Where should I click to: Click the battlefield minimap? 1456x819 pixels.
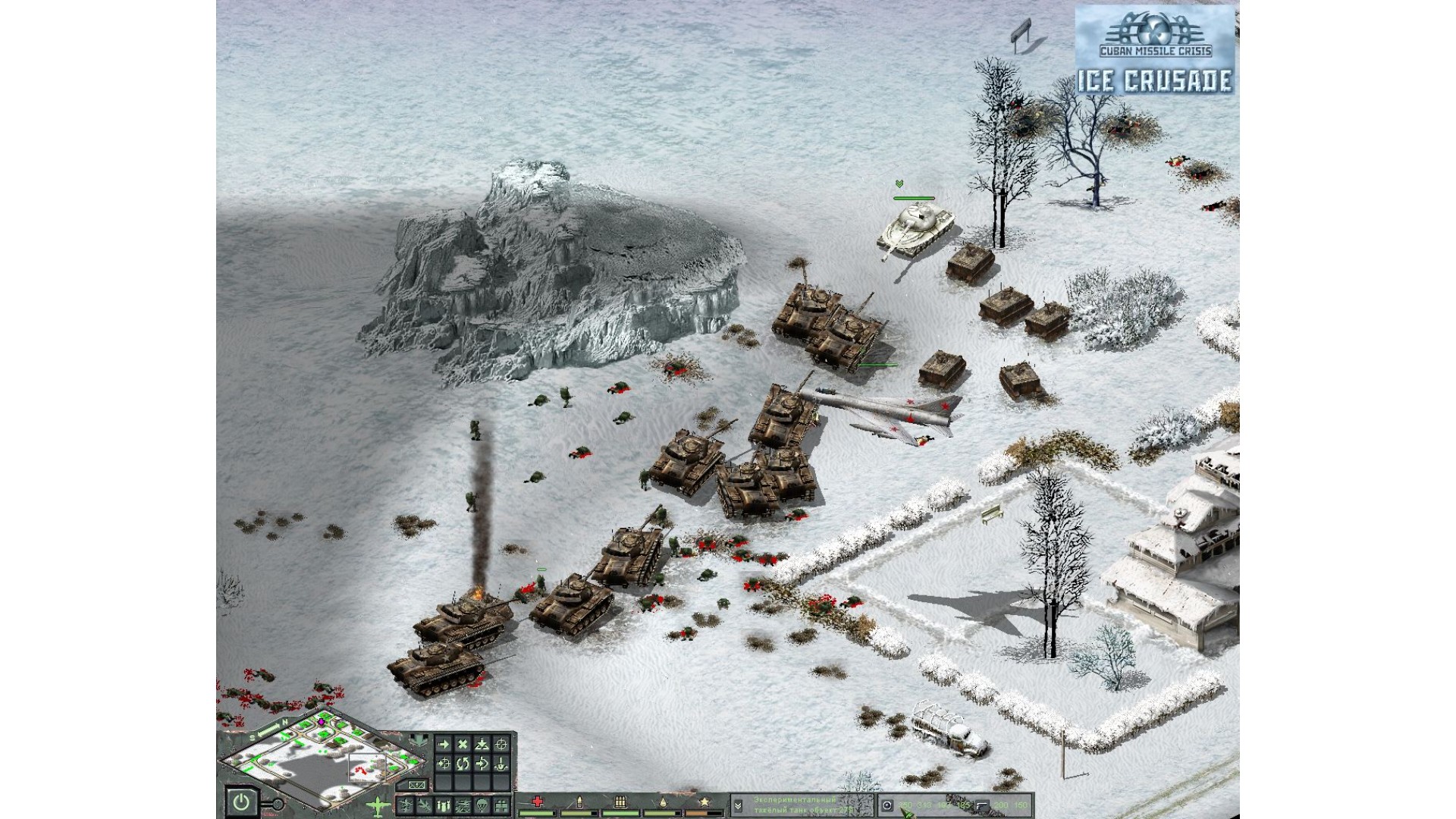click(318, 758)
